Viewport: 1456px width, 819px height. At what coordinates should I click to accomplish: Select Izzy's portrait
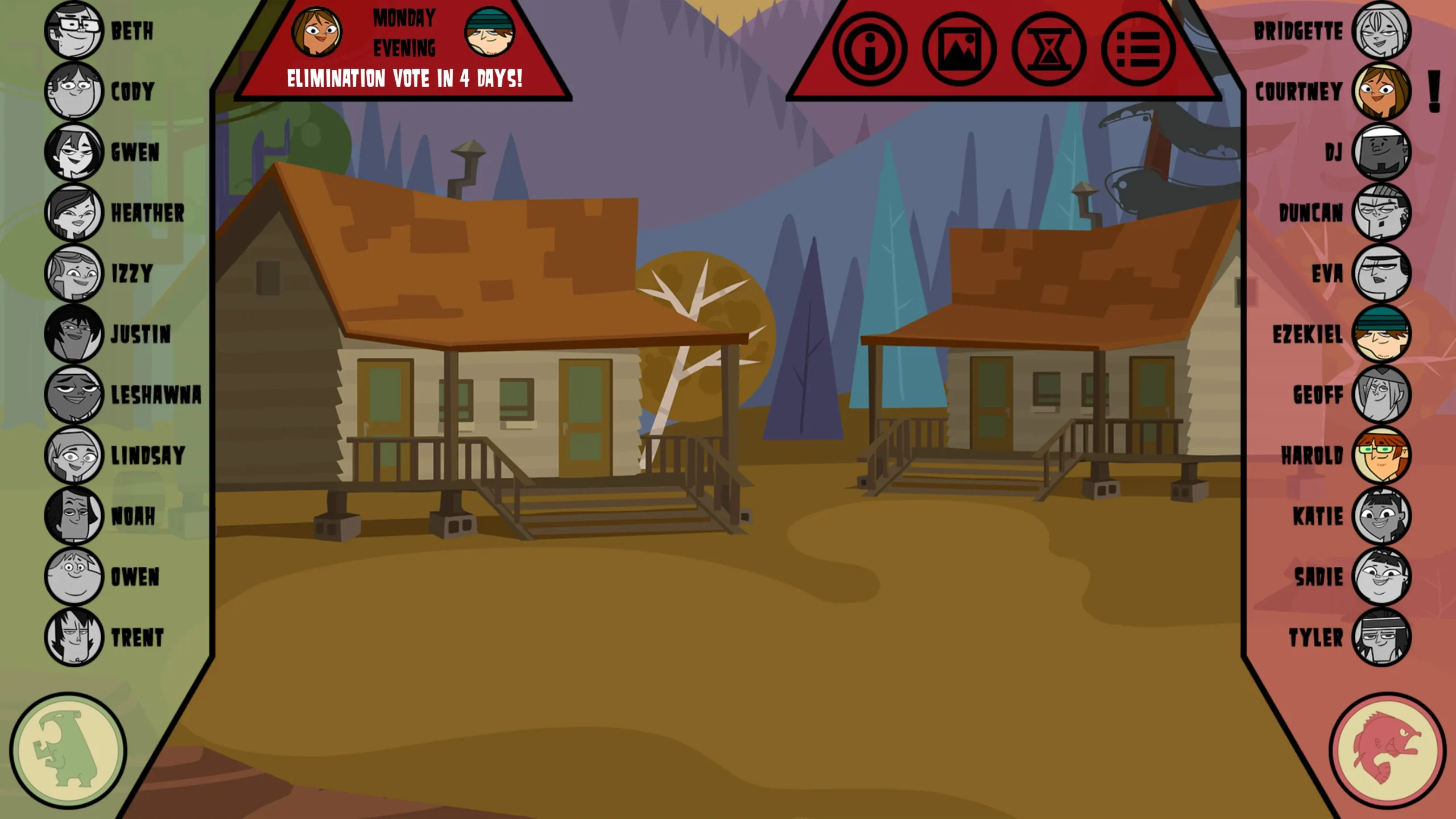74,273
